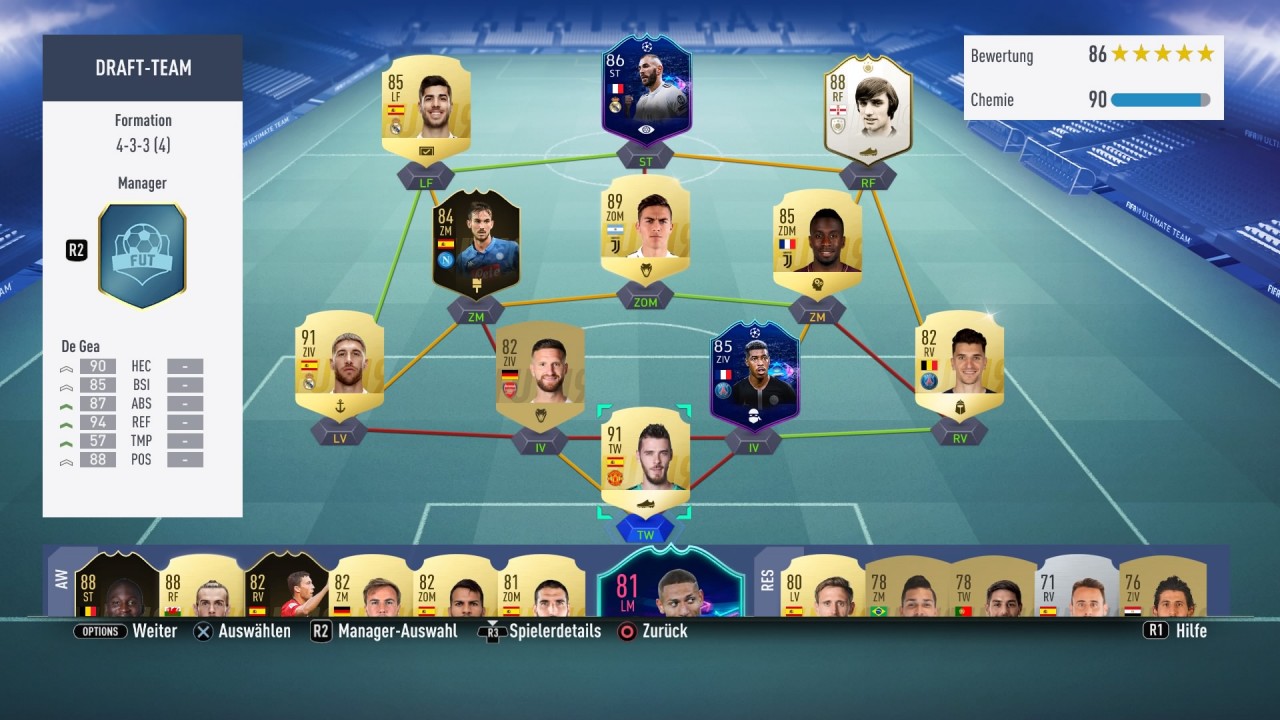This screenshot has width=1280, height=720.
Task: Select De Gea's 91 goalkeeper card
Action: [645, 460]
